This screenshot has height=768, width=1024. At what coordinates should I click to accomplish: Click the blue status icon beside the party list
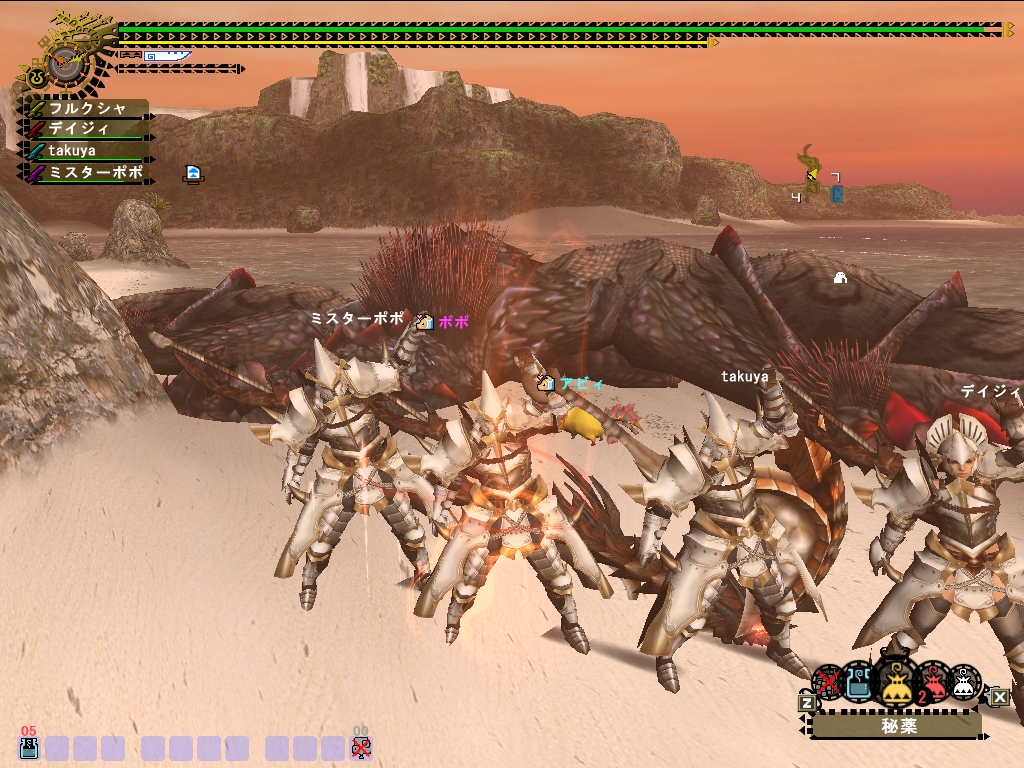point(193,174)
